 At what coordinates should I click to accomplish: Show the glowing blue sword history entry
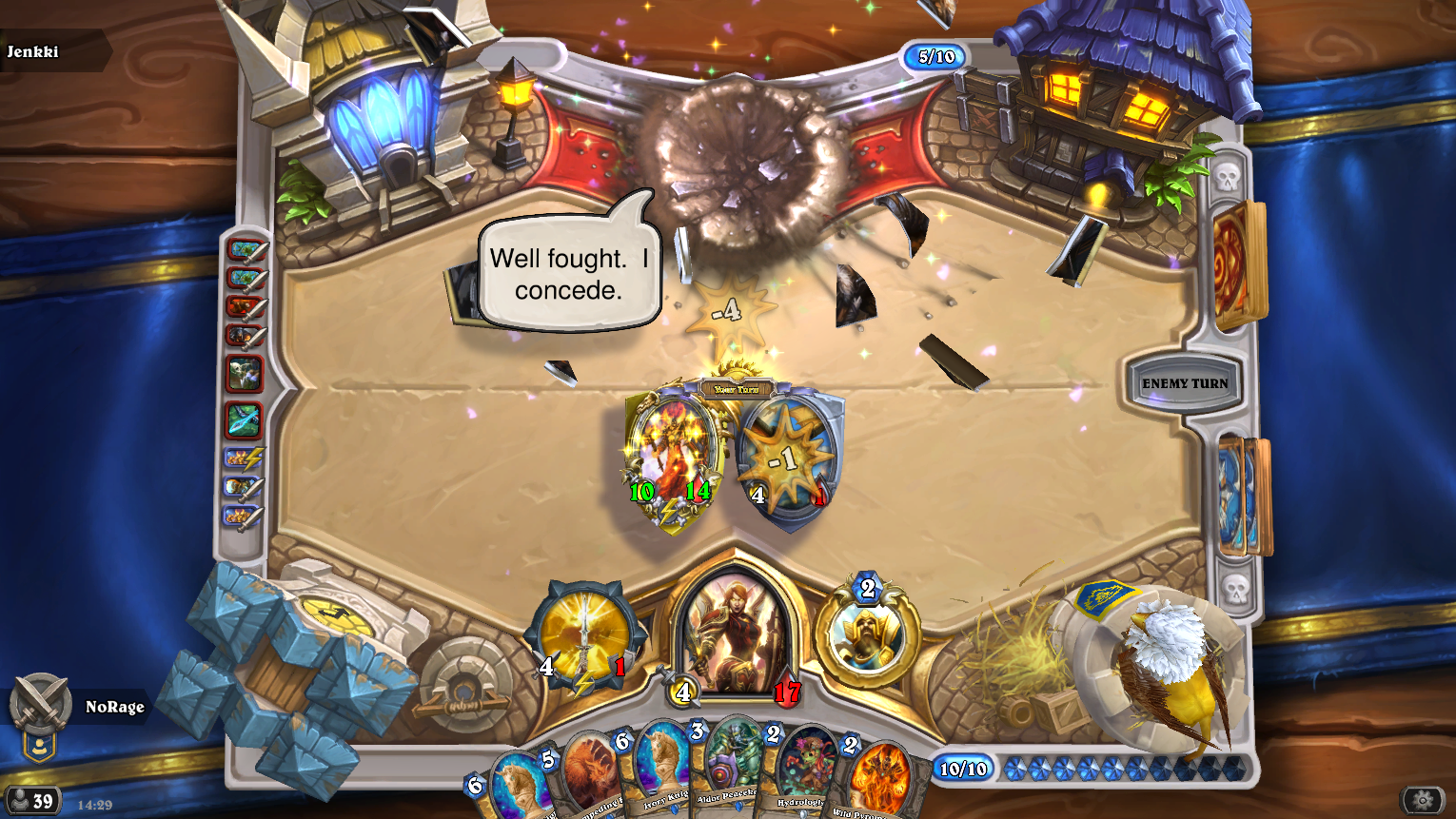pyautogui.click(x=244, y=419)
